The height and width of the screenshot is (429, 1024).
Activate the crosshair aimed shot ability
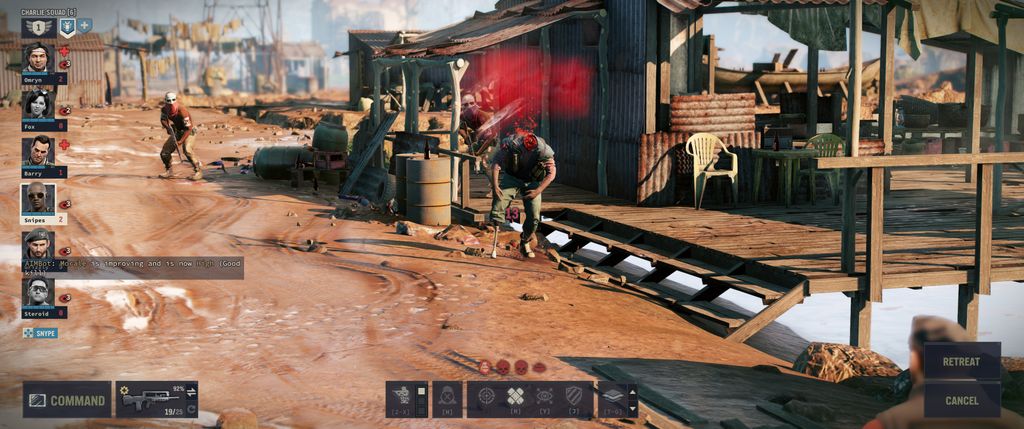486,397
